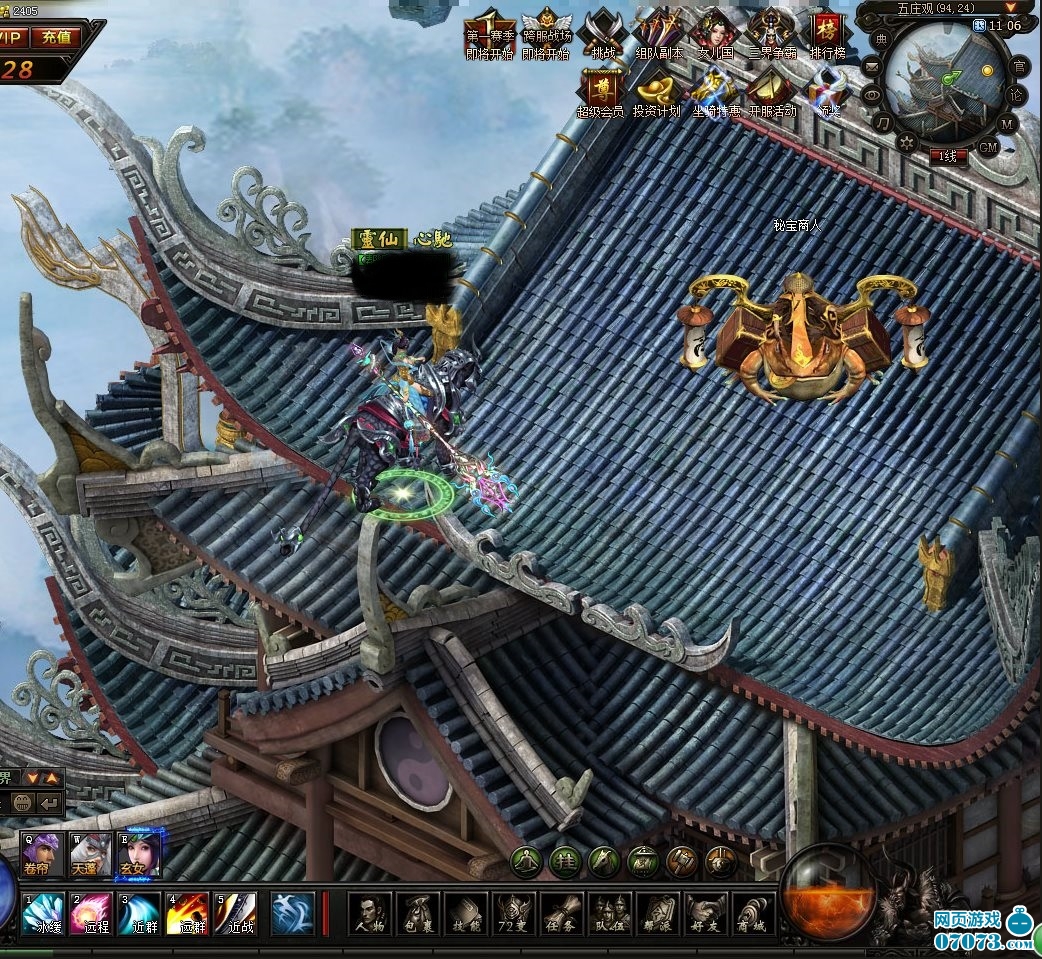The width and height of the screenshot is (1042, 959).
Task: Open the 商城 shop button
Action: click(755, 914)
